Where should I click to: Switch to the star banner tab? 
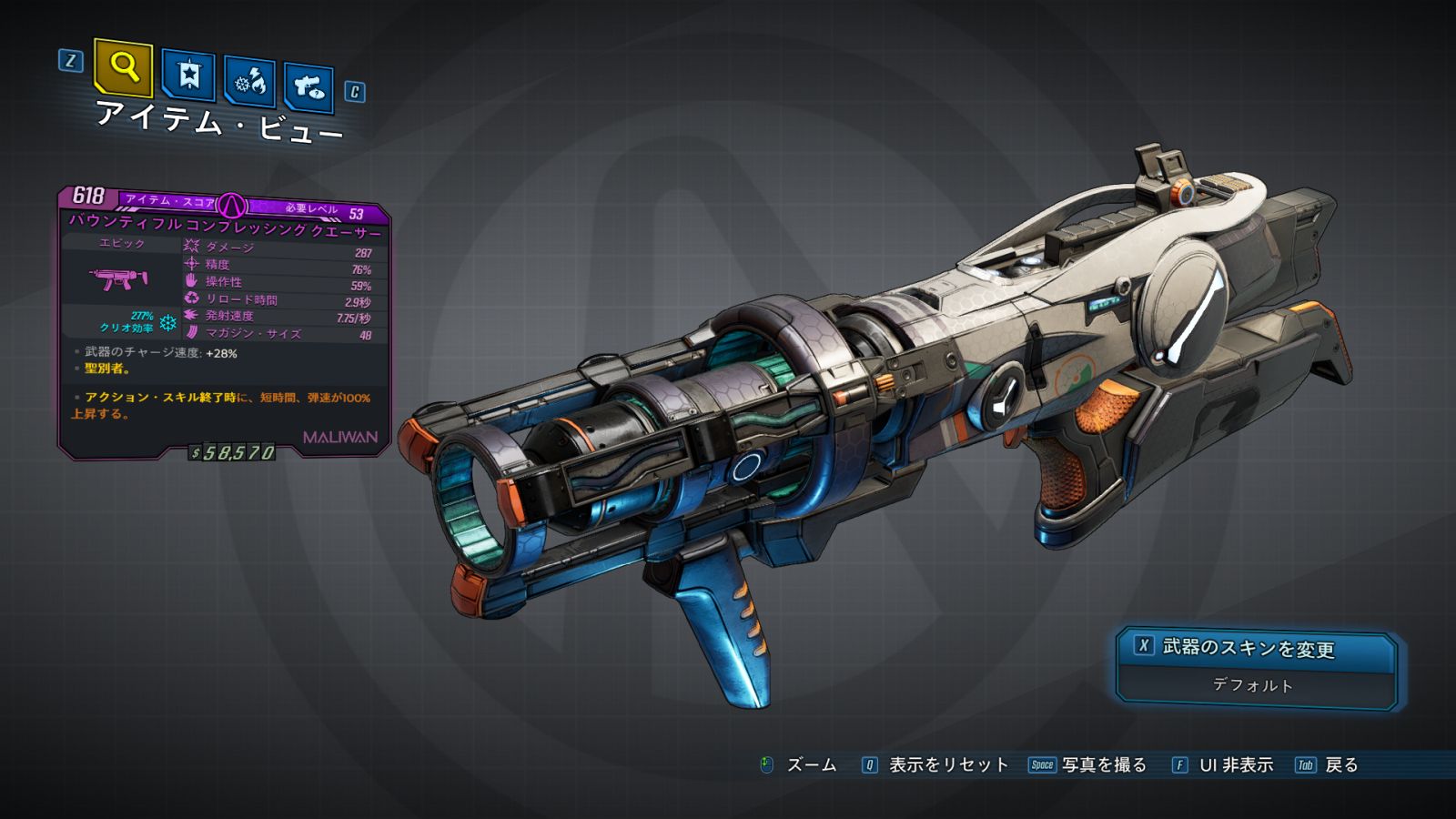coord(188,76)
